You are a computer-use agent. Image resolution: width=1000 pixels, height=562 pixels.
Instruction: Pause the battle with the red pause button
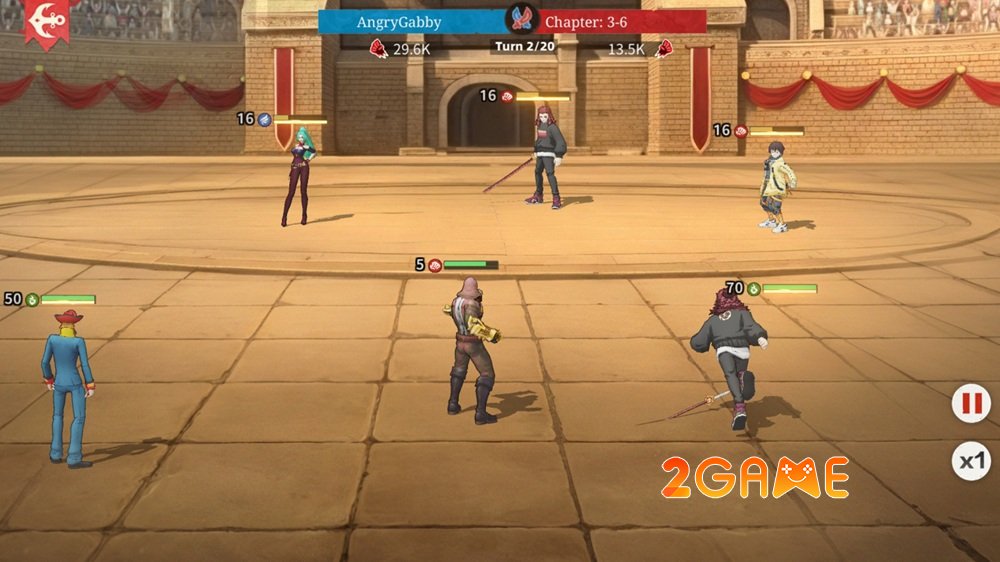click(969, 405)
